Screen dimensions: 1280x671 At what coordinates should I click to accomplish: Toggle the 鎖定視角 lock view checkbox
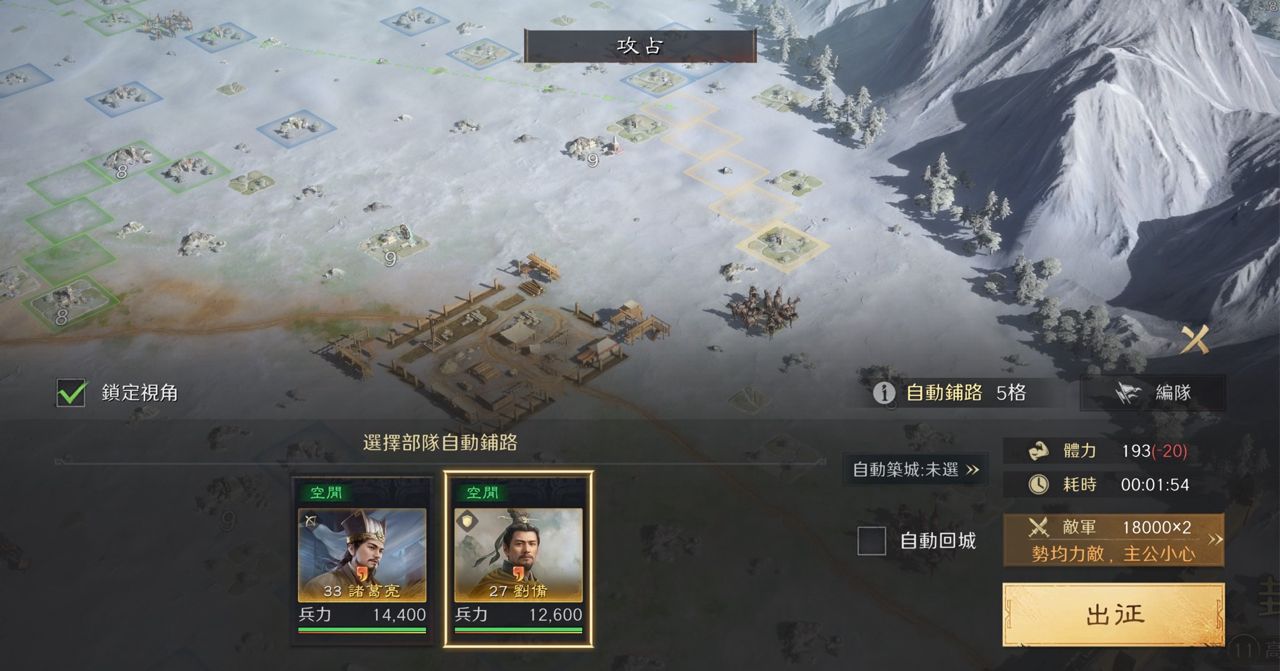[x=71, y=393]
